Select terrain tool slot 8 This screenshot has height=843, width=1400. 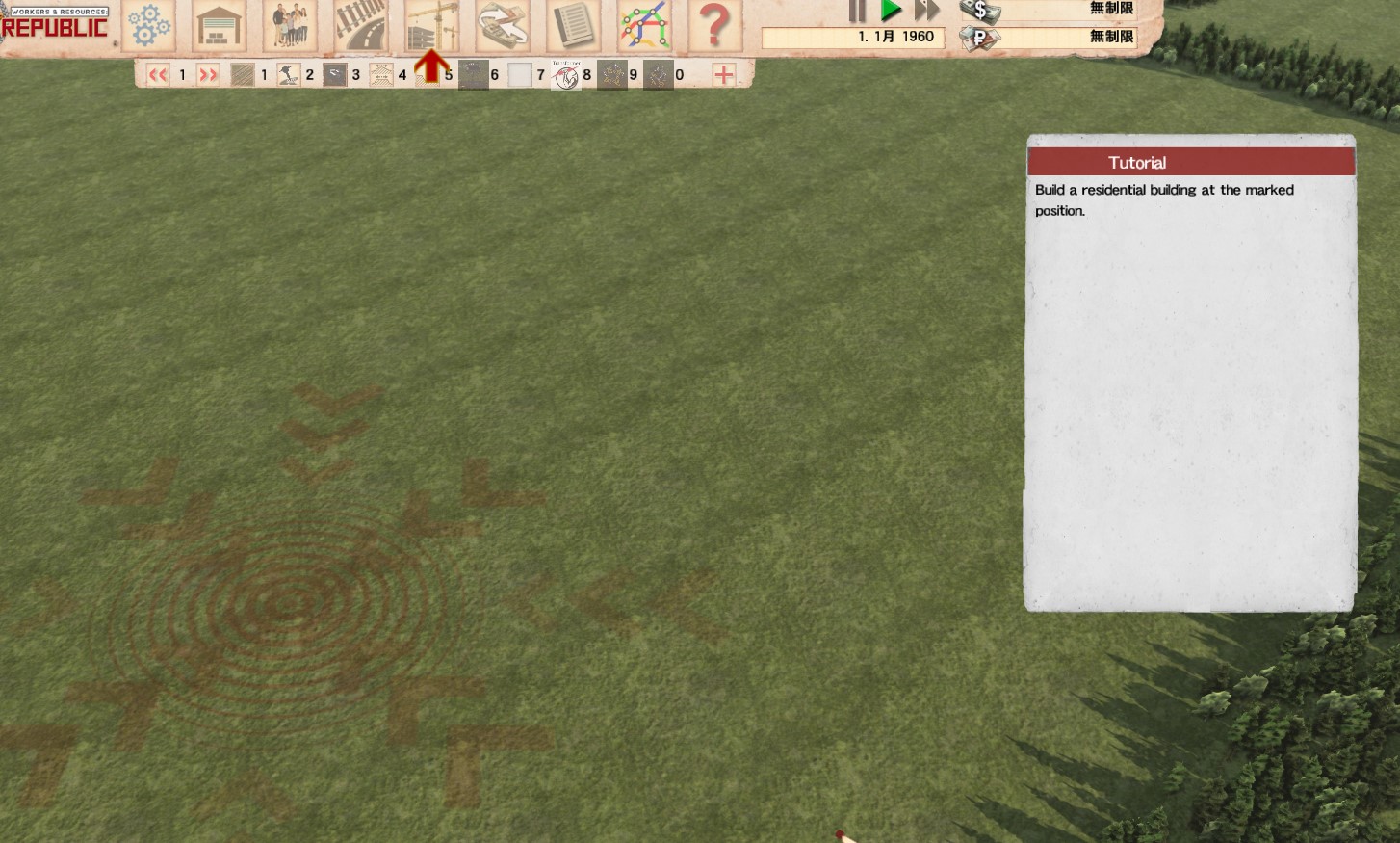coord(566,75)
